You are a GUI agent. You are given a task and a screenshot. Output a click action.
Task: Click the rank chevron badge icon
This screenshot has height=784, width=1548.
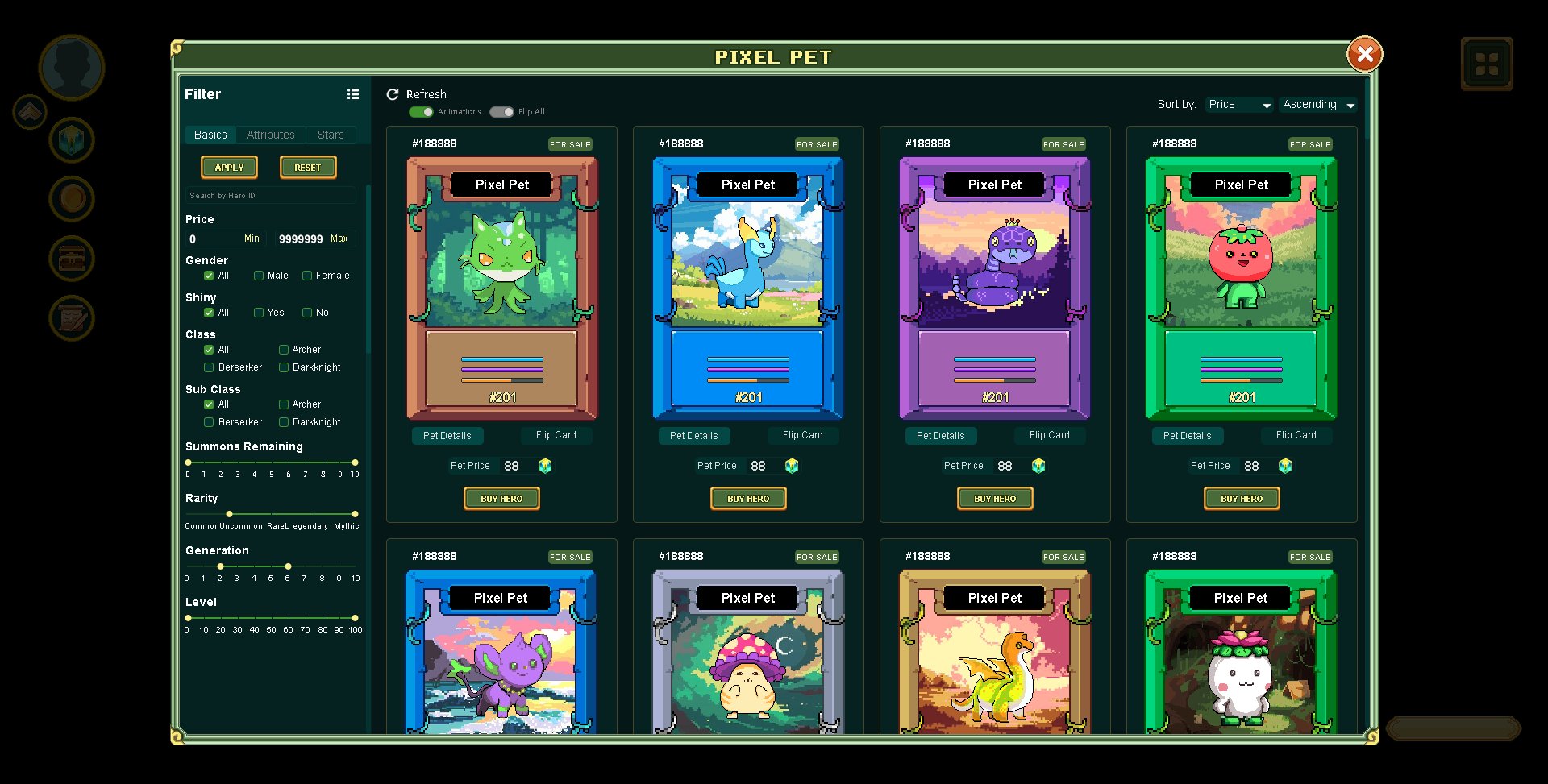[x=29, y=111]
